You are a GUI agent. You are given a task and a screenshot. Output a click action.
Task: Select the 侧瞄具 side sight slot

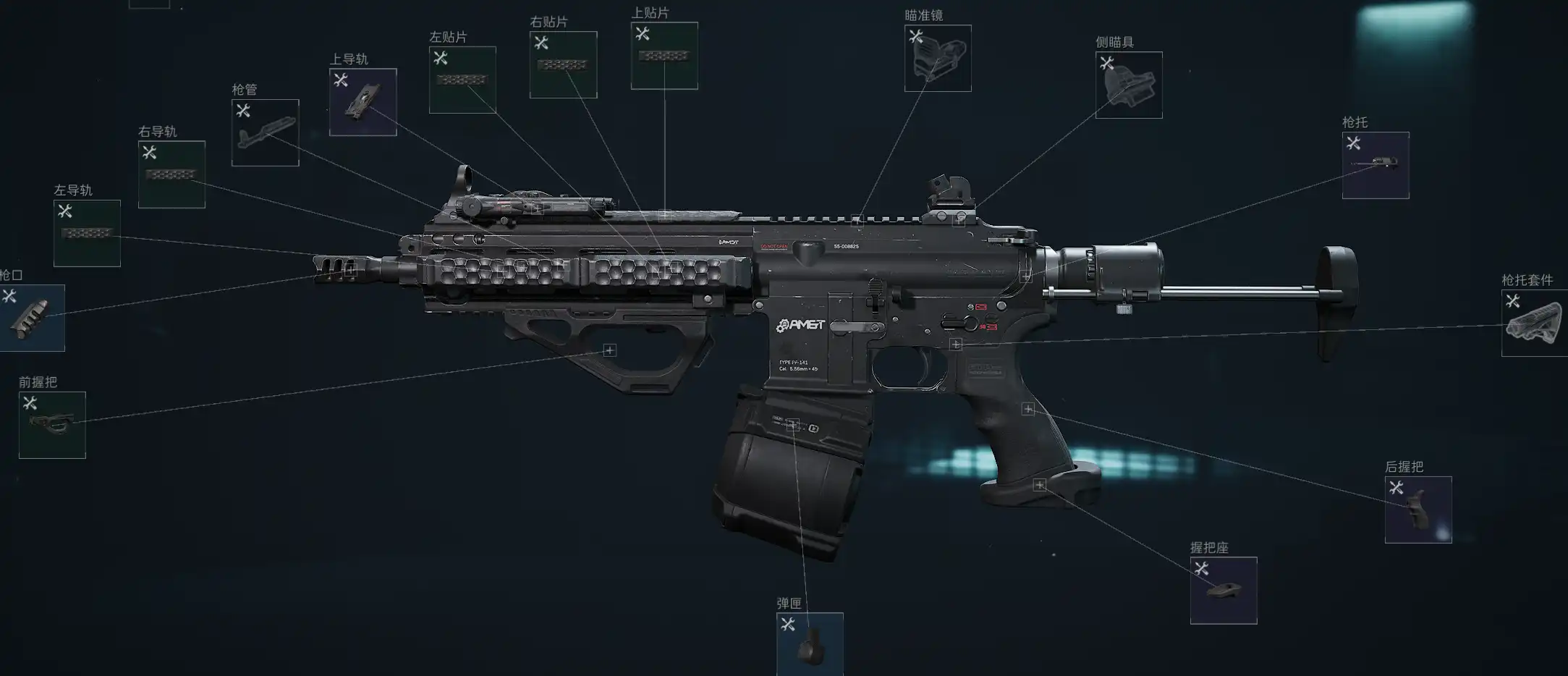tap(1128, 85)
